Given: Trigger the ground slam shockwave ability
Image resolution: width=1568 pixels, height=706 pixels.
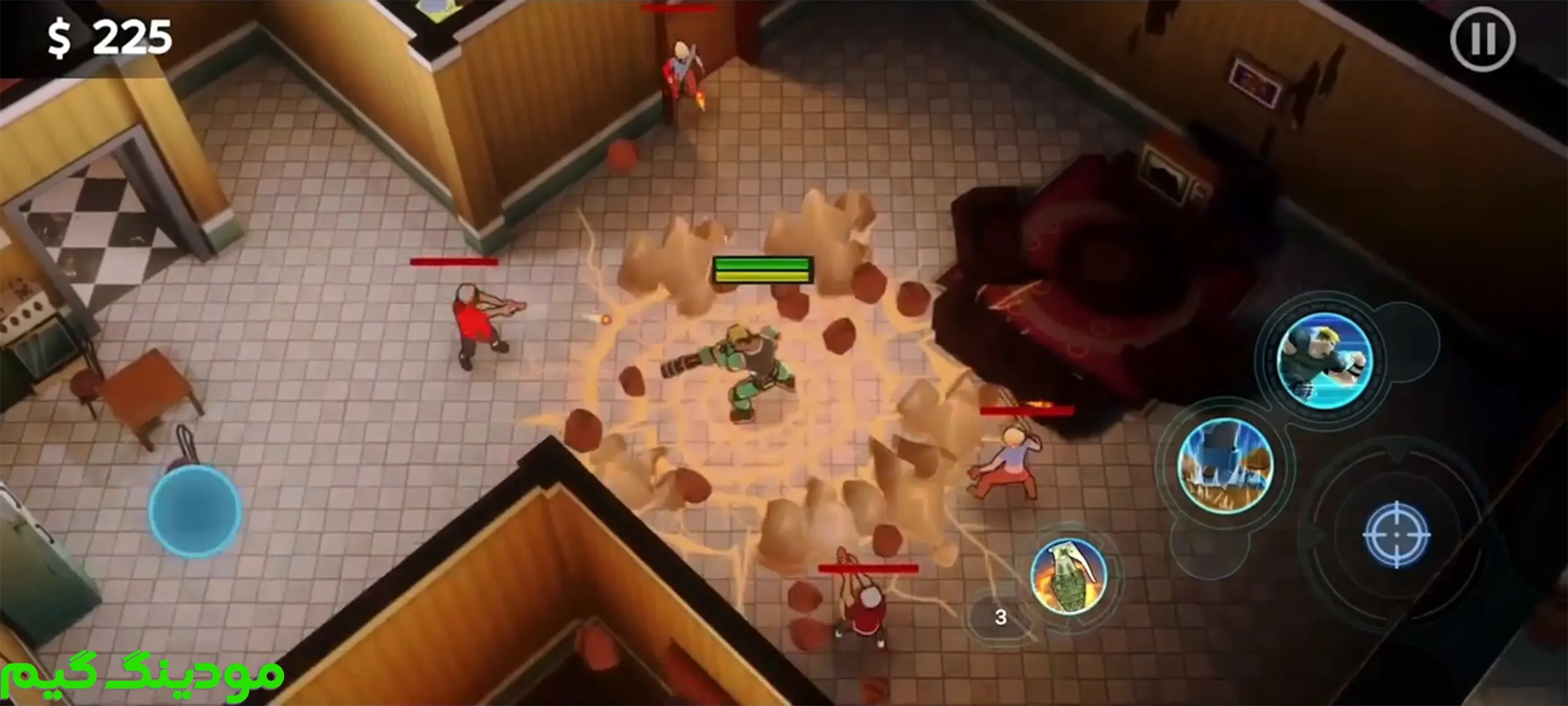Looking at the screenshot, I should coord(1225,465).
